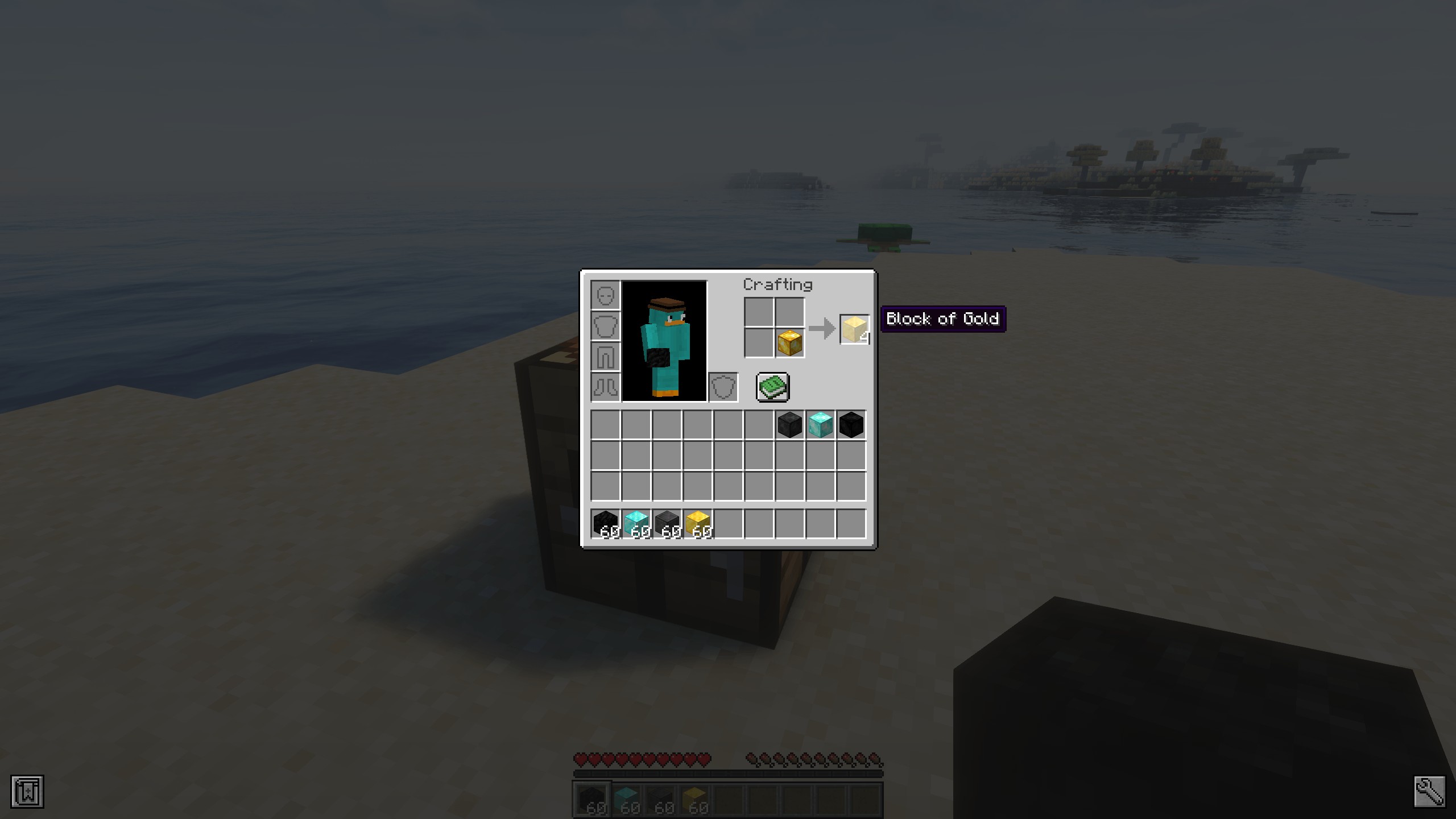The image size is (1456, 819).
Task: Grab the 60 coal blocks in first hotbar slot
Action: coord(605,523)
